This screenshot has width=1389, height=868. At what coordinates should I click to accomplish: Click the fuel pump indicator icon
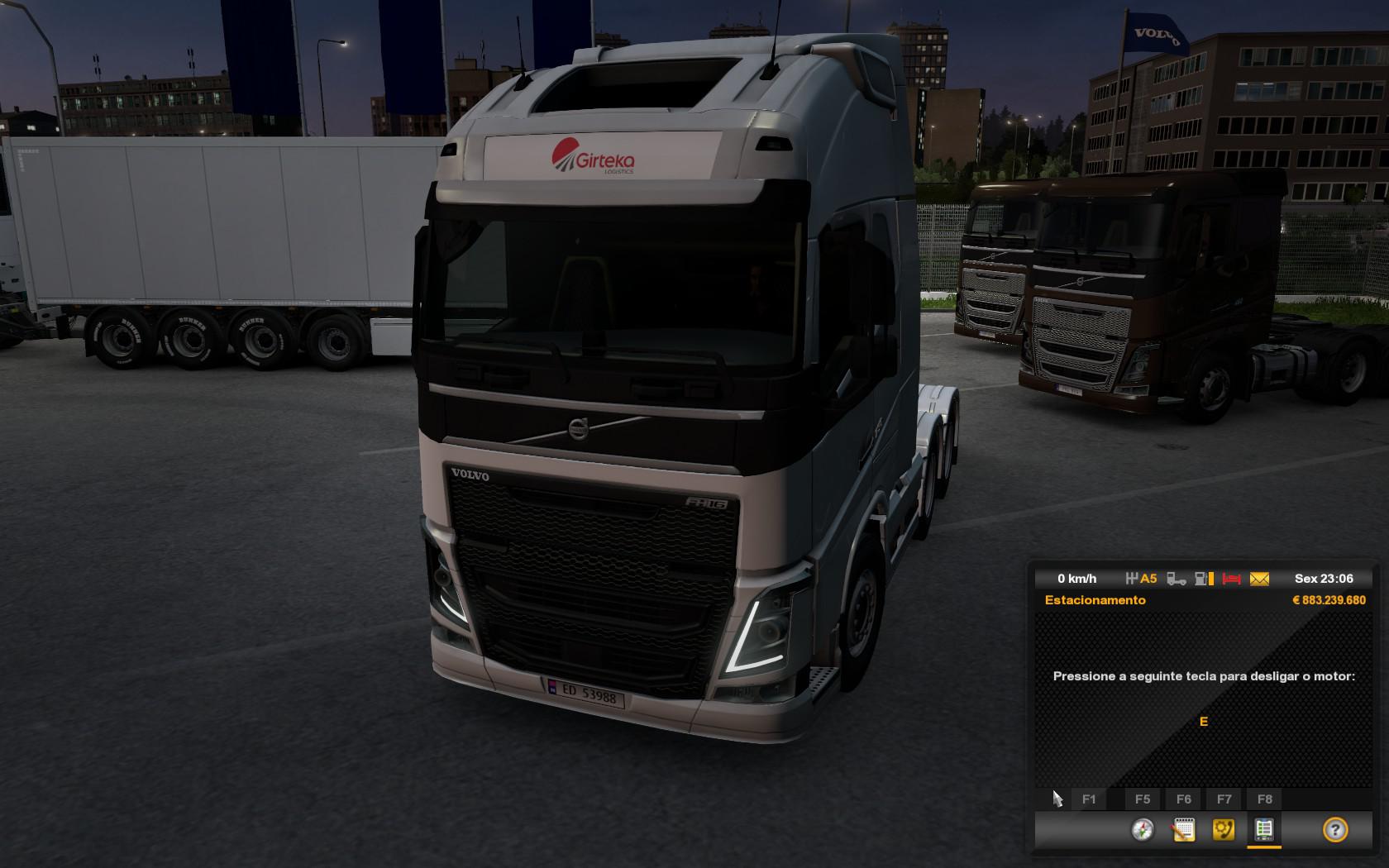(x=1200, y=579)
